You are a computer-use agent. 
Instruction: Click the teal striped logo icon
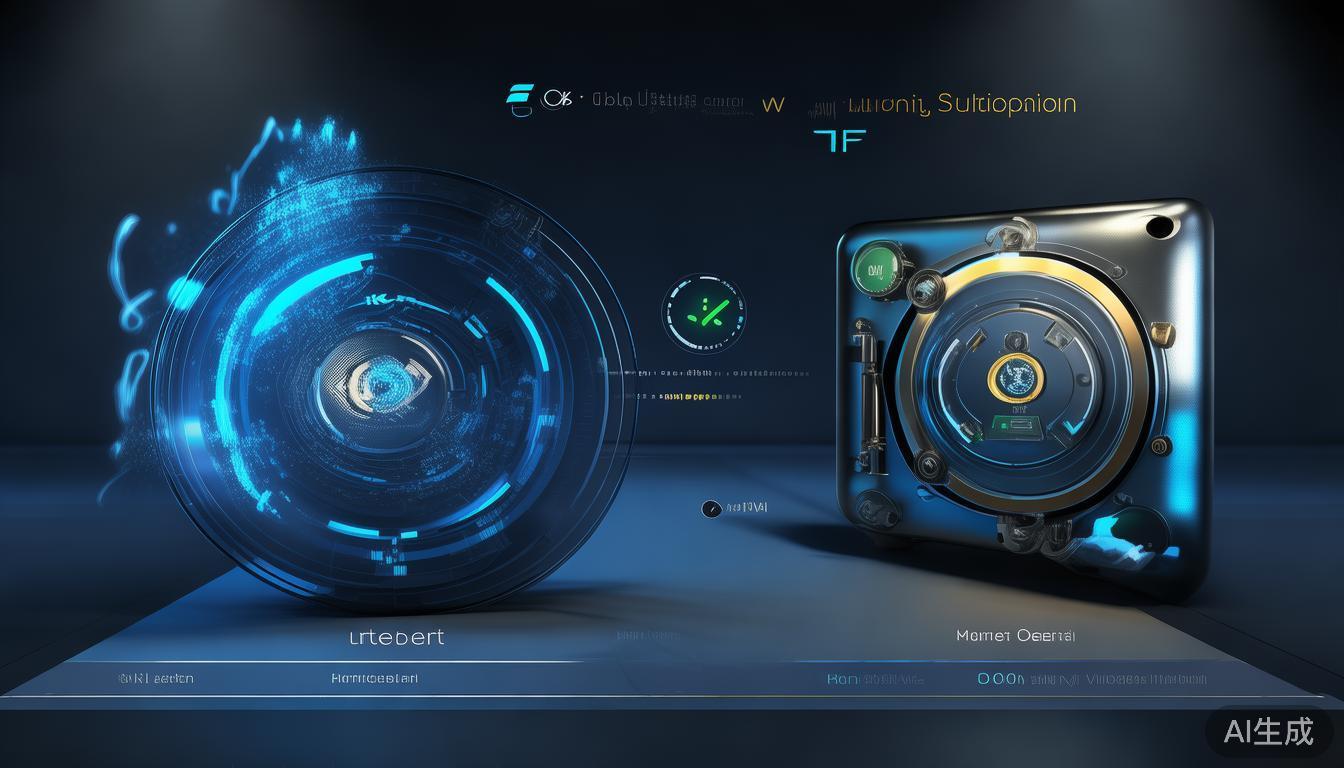pyautogui.click(x=519, y=101)
